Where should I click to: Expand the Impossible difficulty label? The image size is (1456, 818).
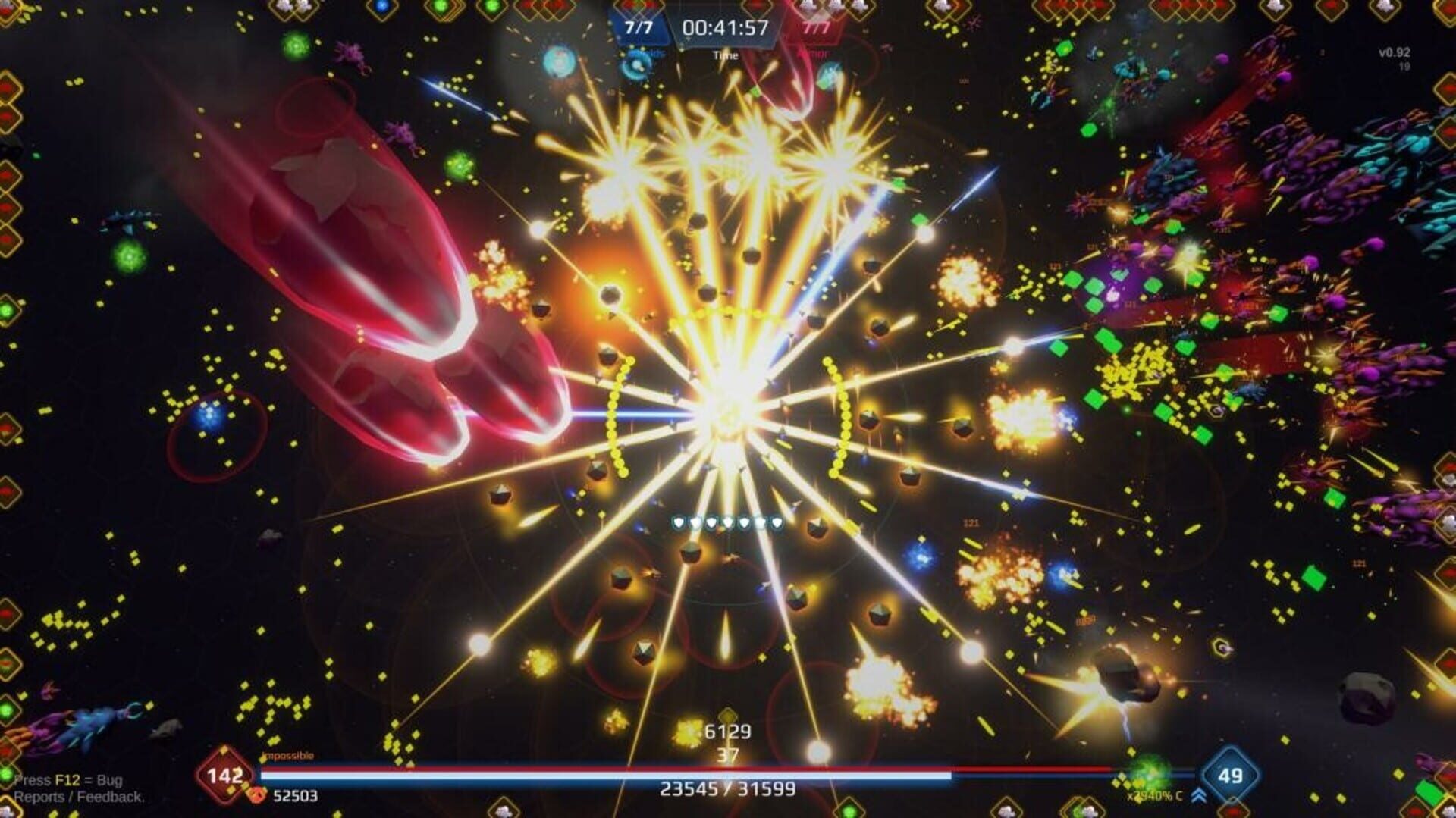[x=287, y=756]
